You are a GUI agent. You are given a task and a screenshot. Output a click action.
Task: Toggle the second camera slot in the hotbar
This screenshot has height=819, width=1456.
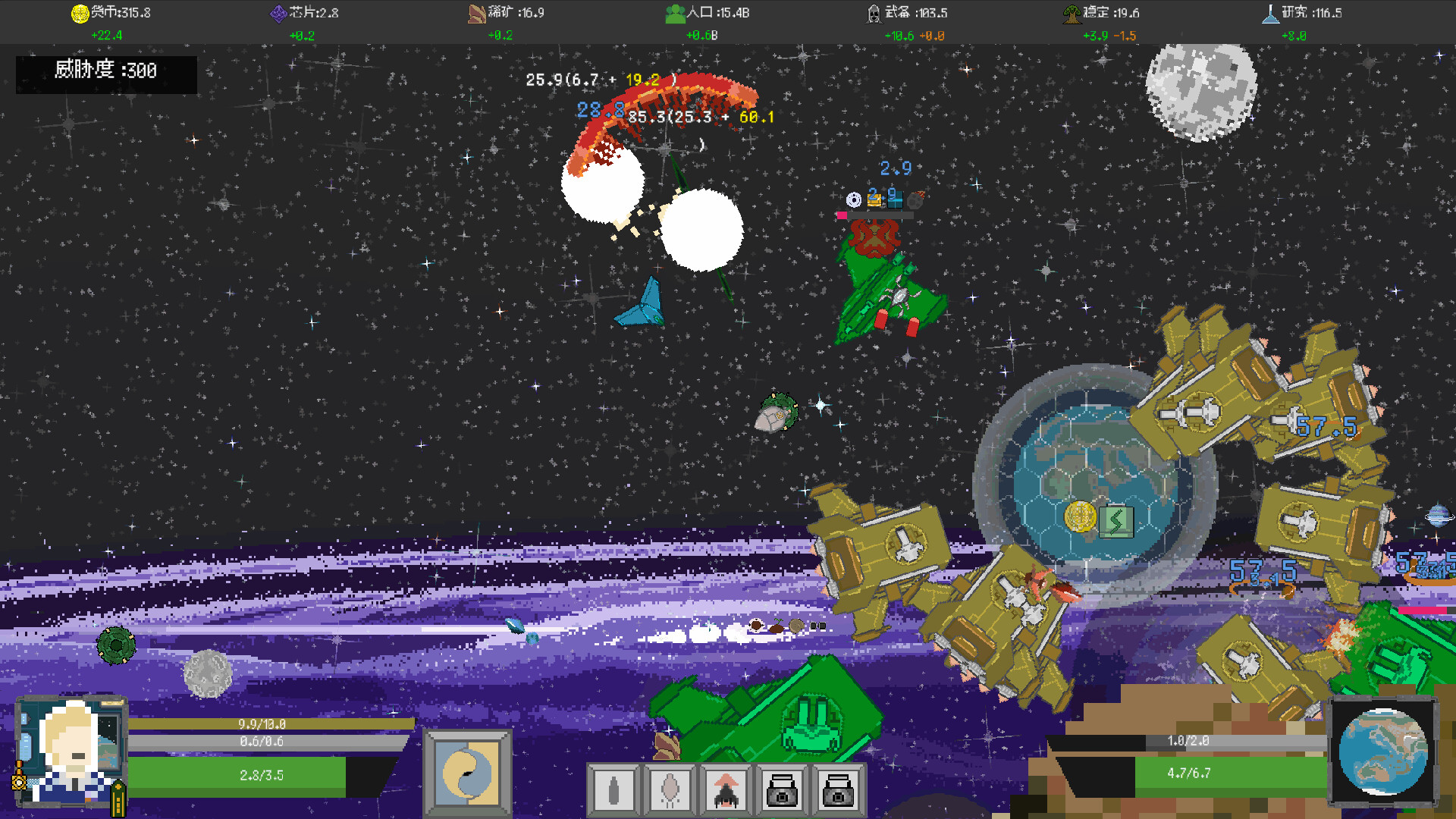pos(840,790)
